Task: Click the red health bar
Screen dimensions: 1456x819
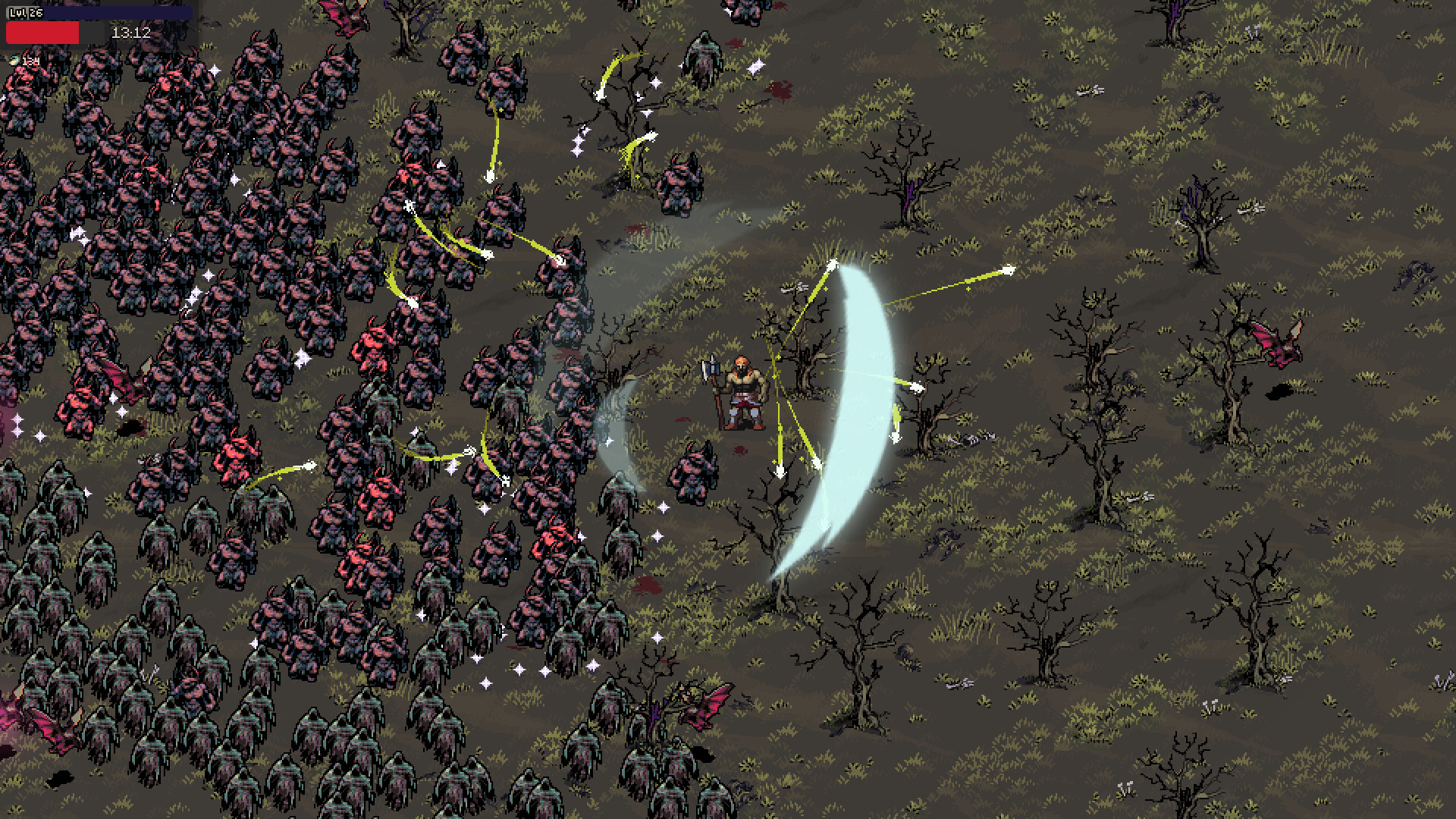Action: [x=42, y=33]
